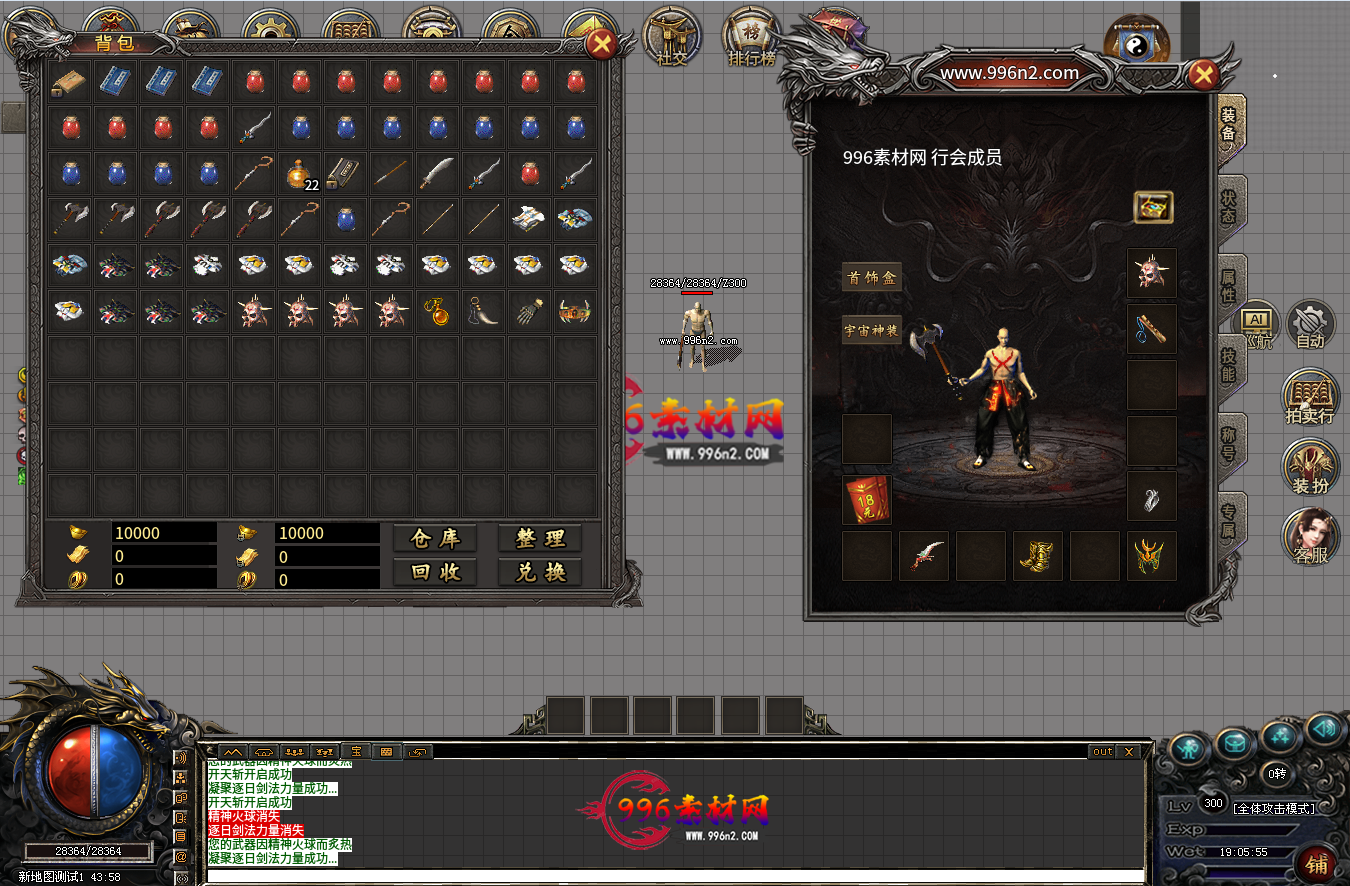This screenshot has height=886, width=1350.
Task: Open the 兑换 exchange
Action: (x=540, y=572)
